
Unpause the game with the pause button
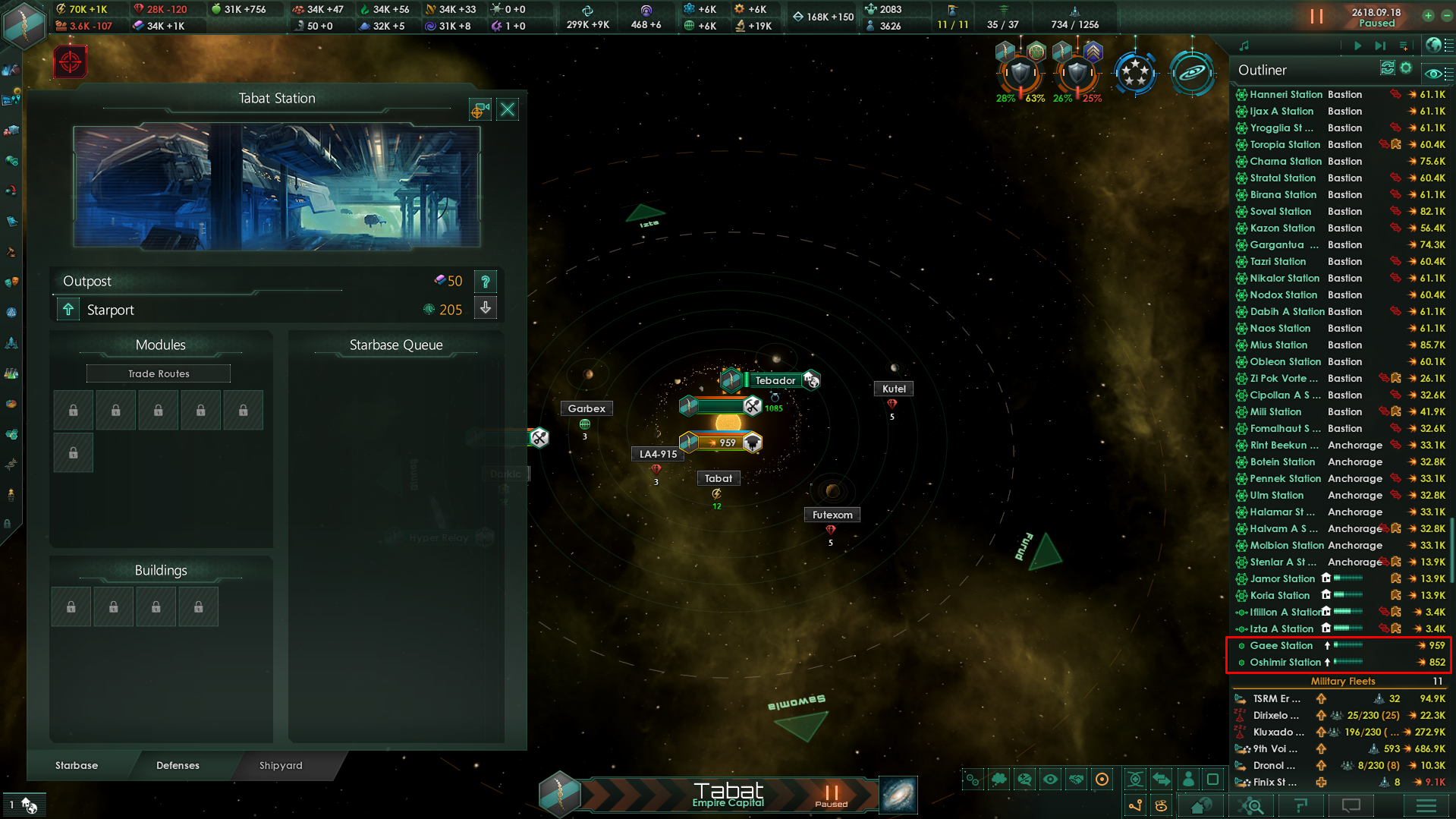[x=1316, y=16]
